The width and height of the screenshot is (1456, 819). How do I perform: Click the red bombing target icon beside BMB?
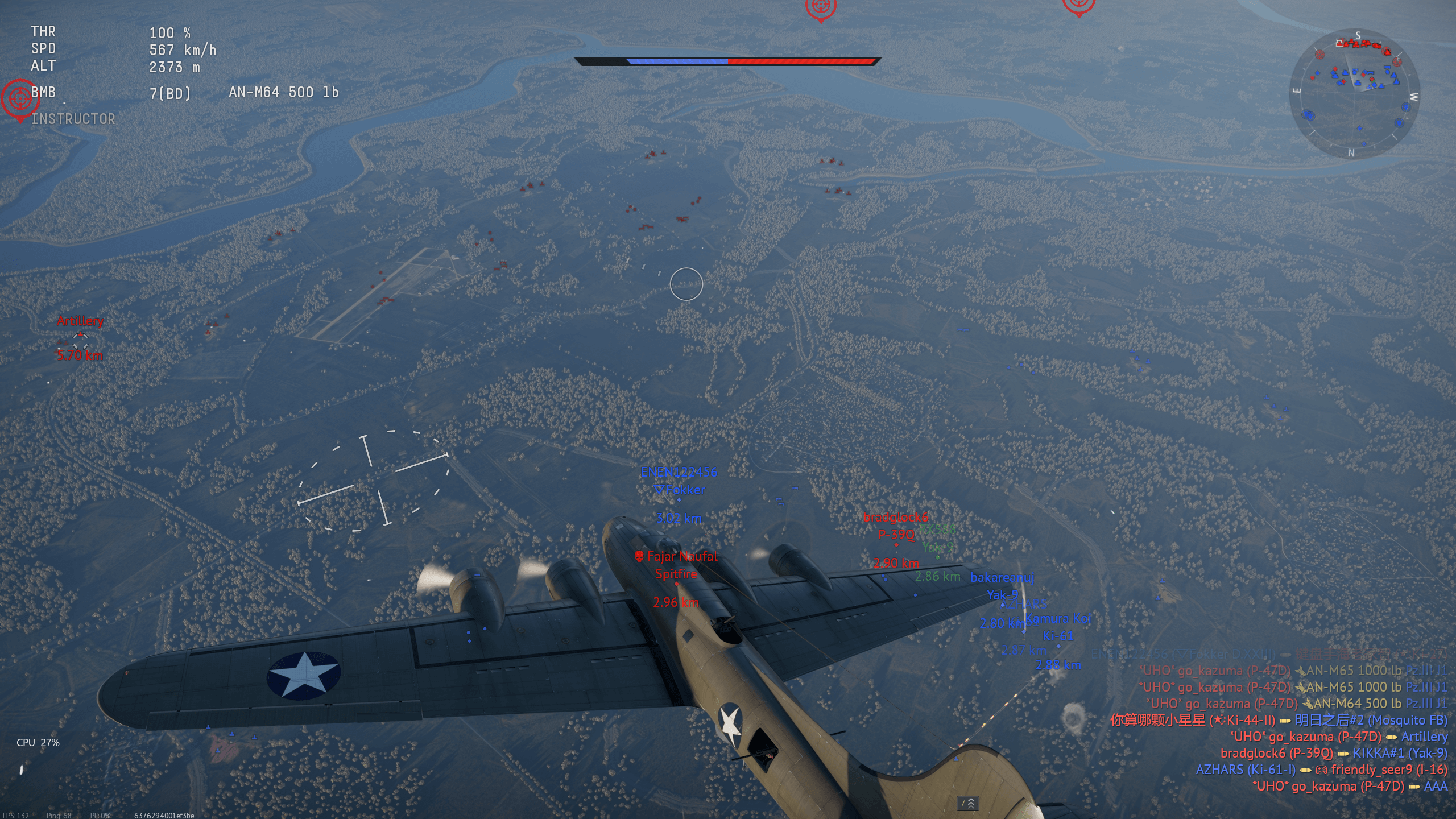point(20,99)
